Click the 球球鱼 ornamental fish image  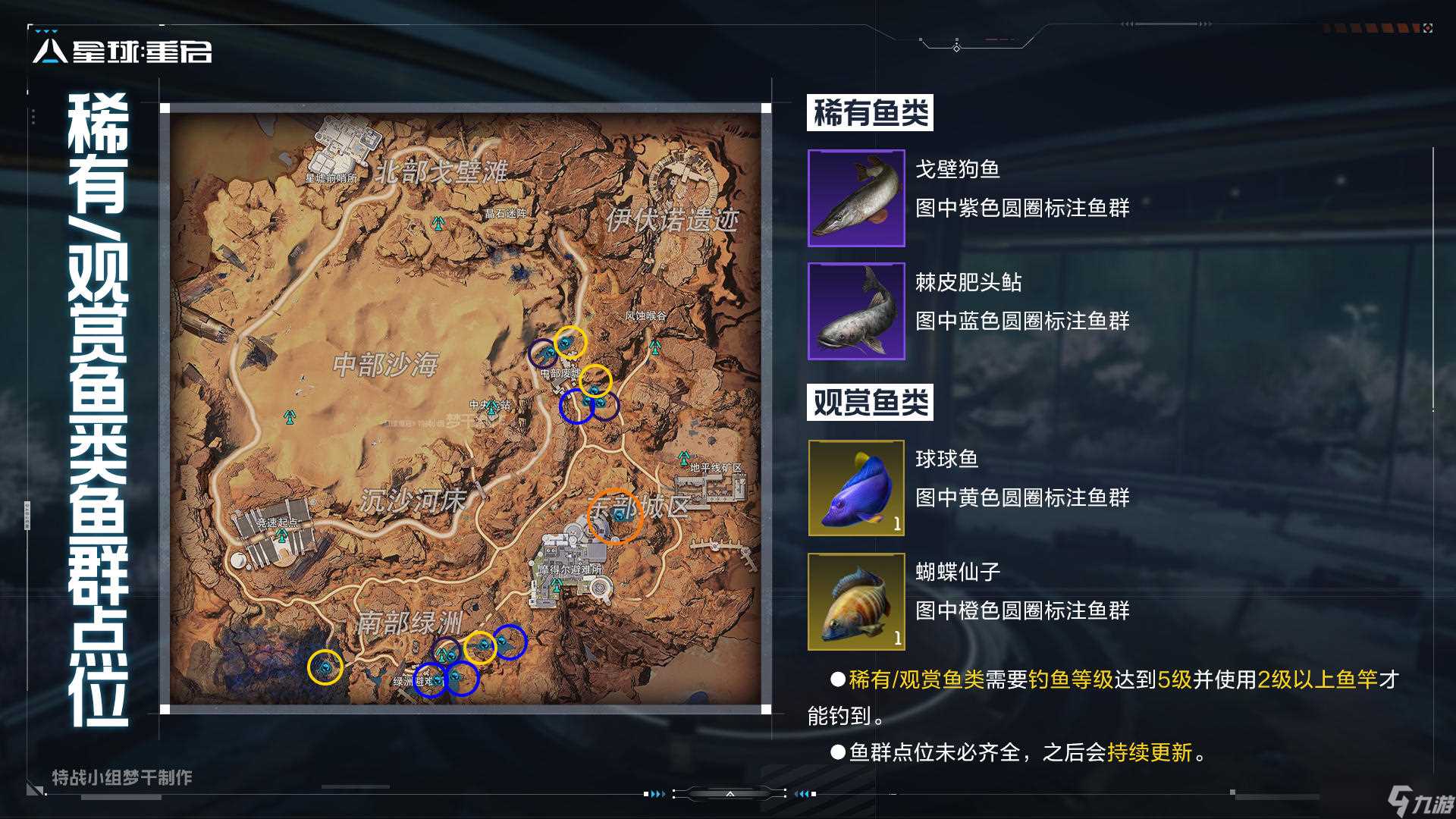856,488
